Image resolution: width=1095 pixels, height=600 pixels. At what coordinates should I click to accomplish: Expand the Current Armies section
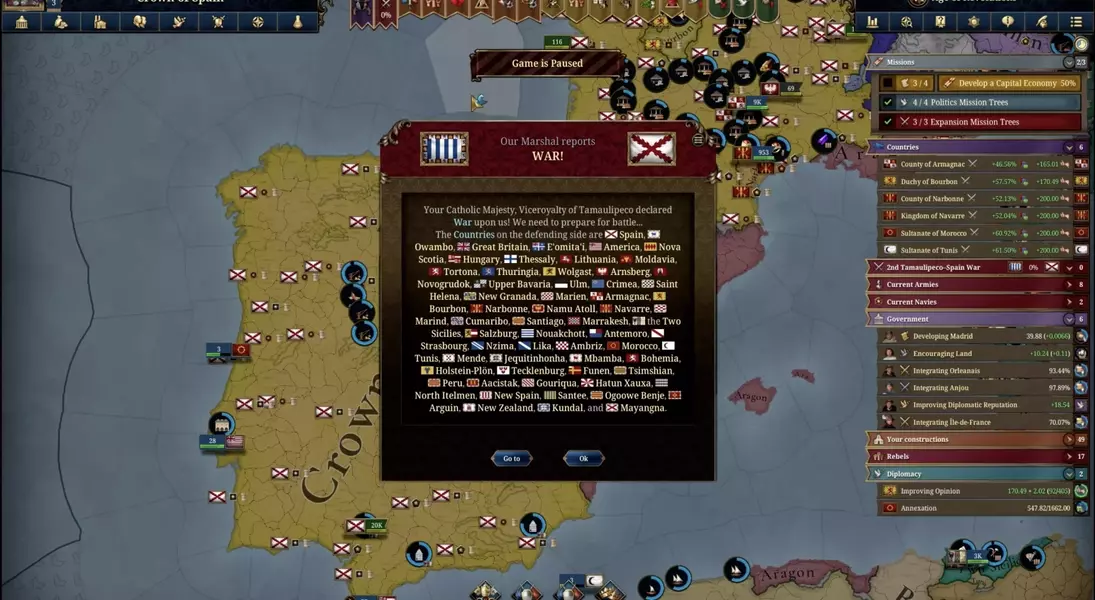point(1068,285)
